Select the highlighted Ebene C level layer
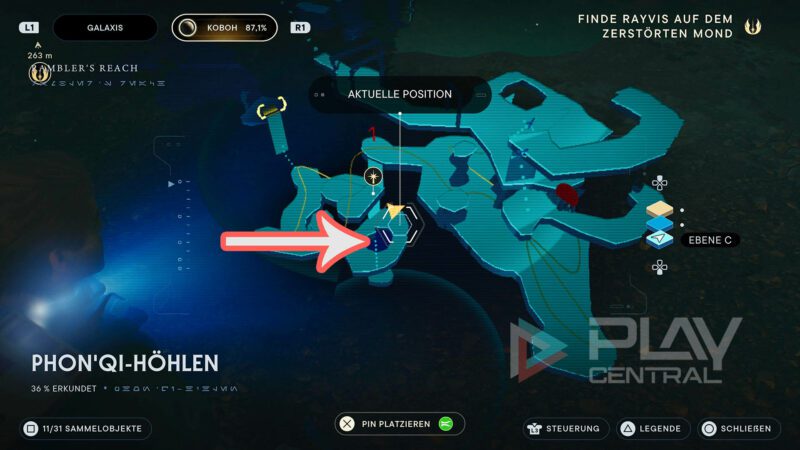 (661, 238)
